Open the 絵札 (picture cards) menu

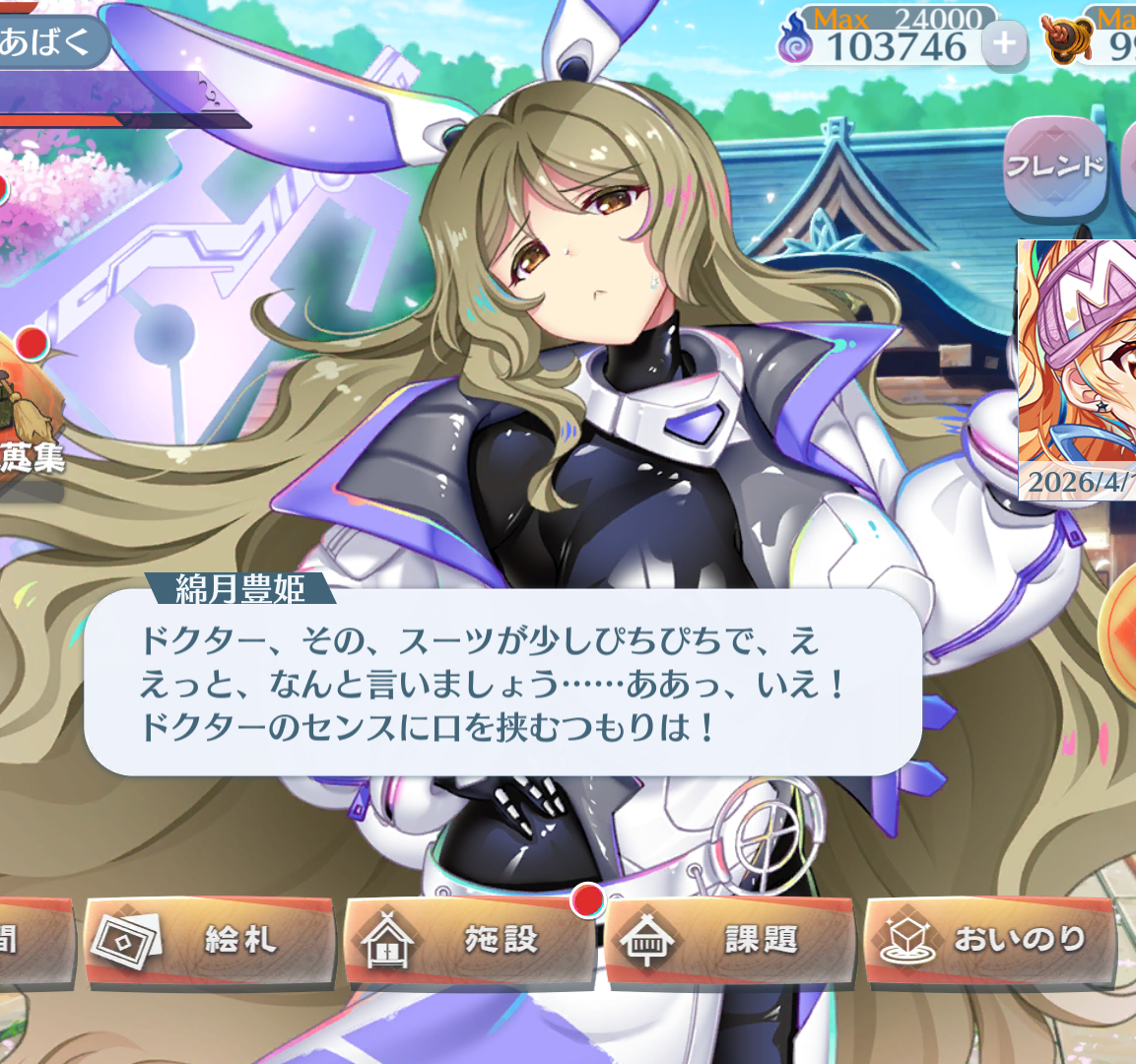click(x=209, y=940)
